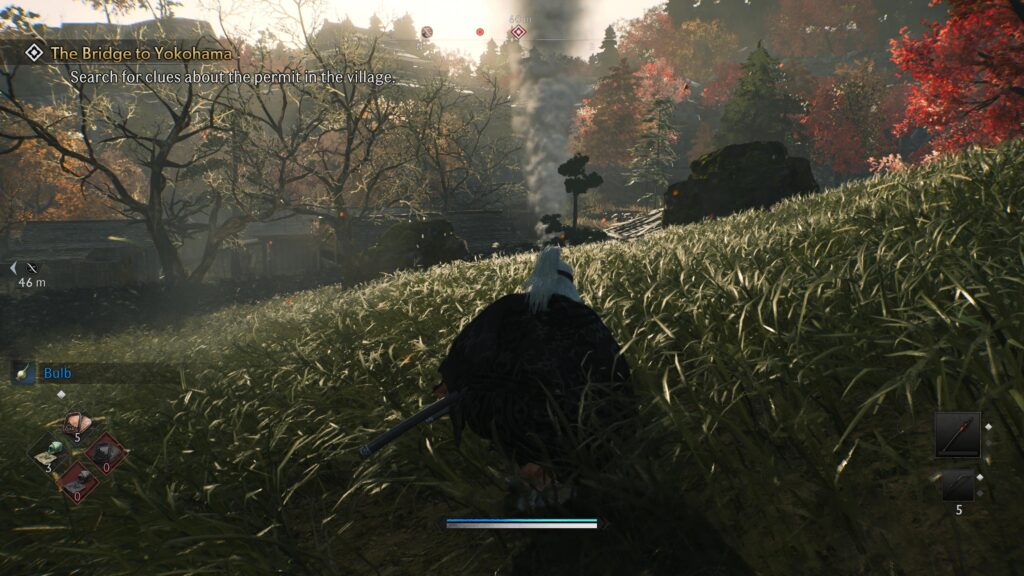Select the bottom red quick item slot
The width and height of the screenshot is (1024, 576).
point(77,481)
